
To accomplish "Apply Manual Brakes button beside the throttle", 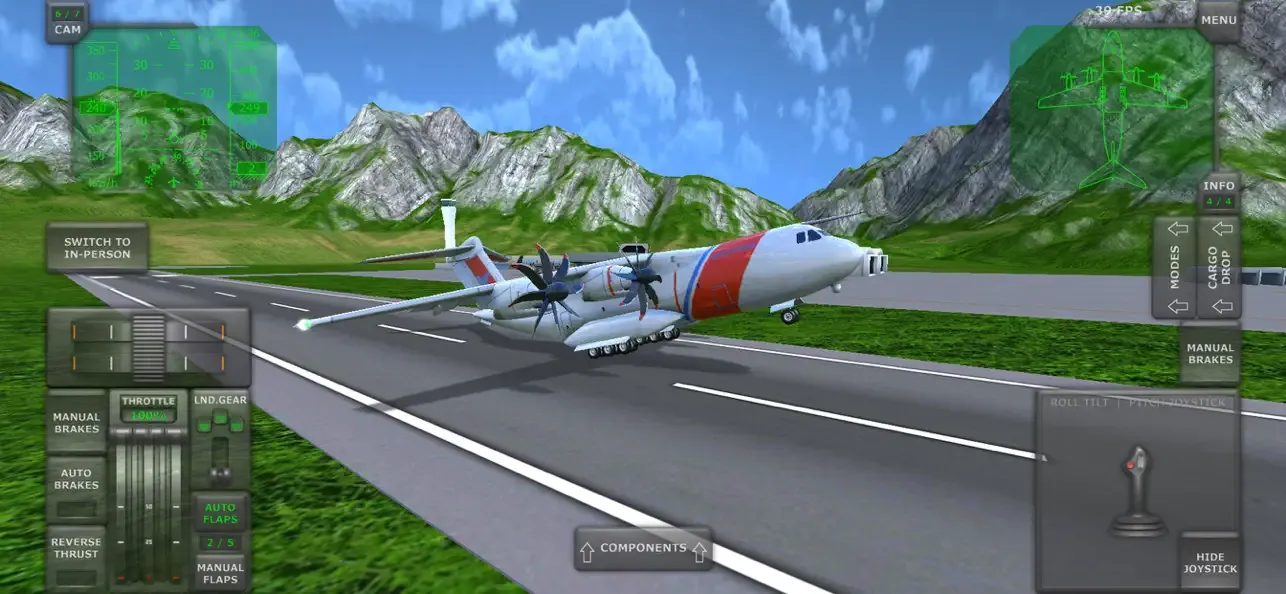I will pos(77,423).
